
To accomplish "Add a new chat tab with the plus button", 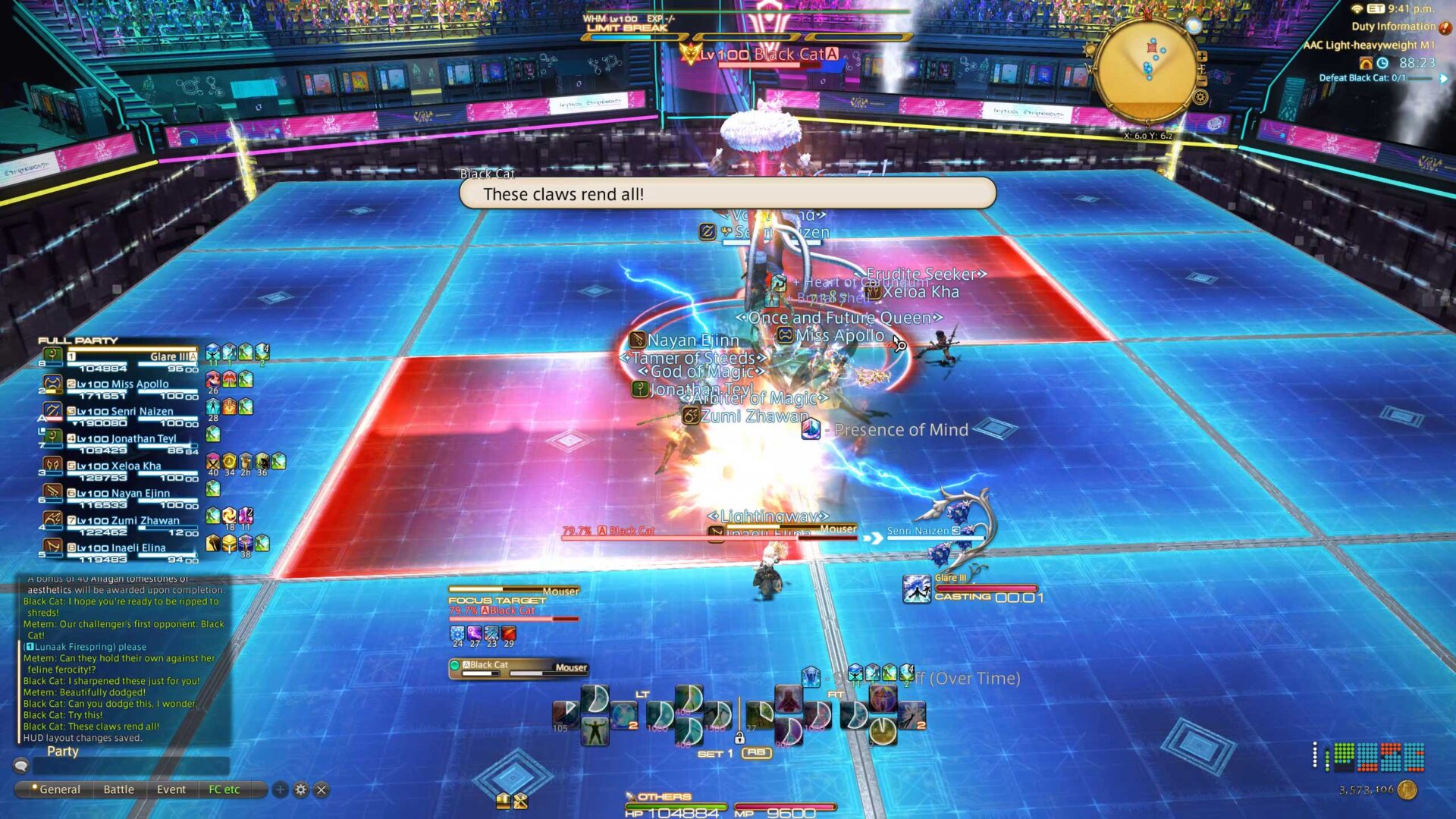I will pos(280,789).
